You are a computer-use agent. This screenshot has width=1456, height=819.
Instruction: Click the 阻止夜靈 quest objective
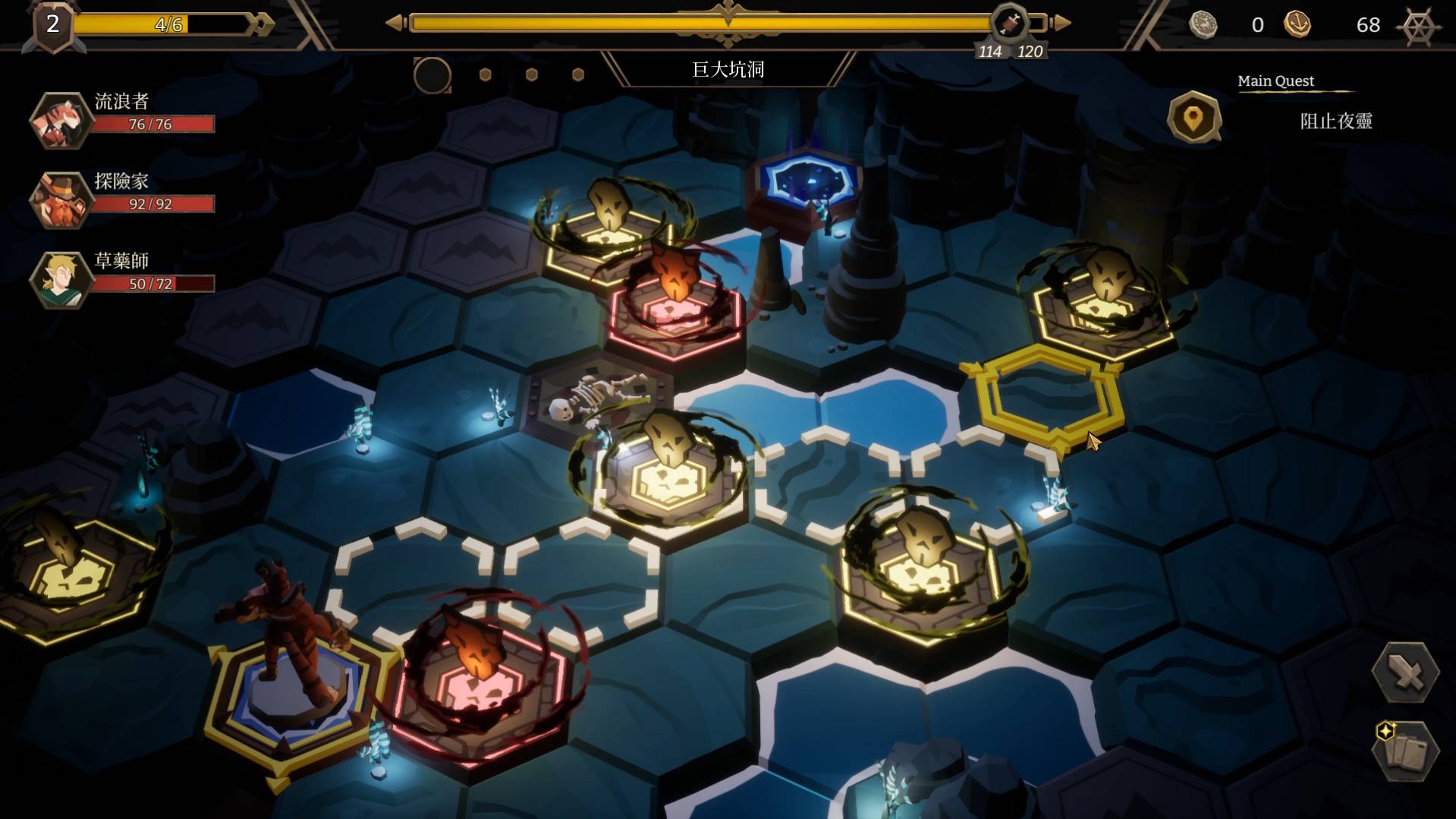1335,121
